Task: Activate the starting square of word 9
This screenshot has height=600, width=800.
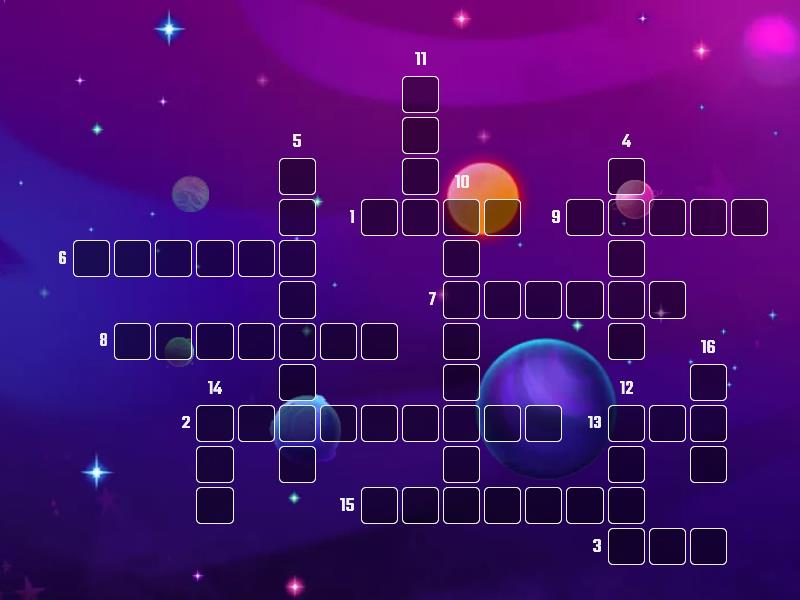Action: (585, 217)
